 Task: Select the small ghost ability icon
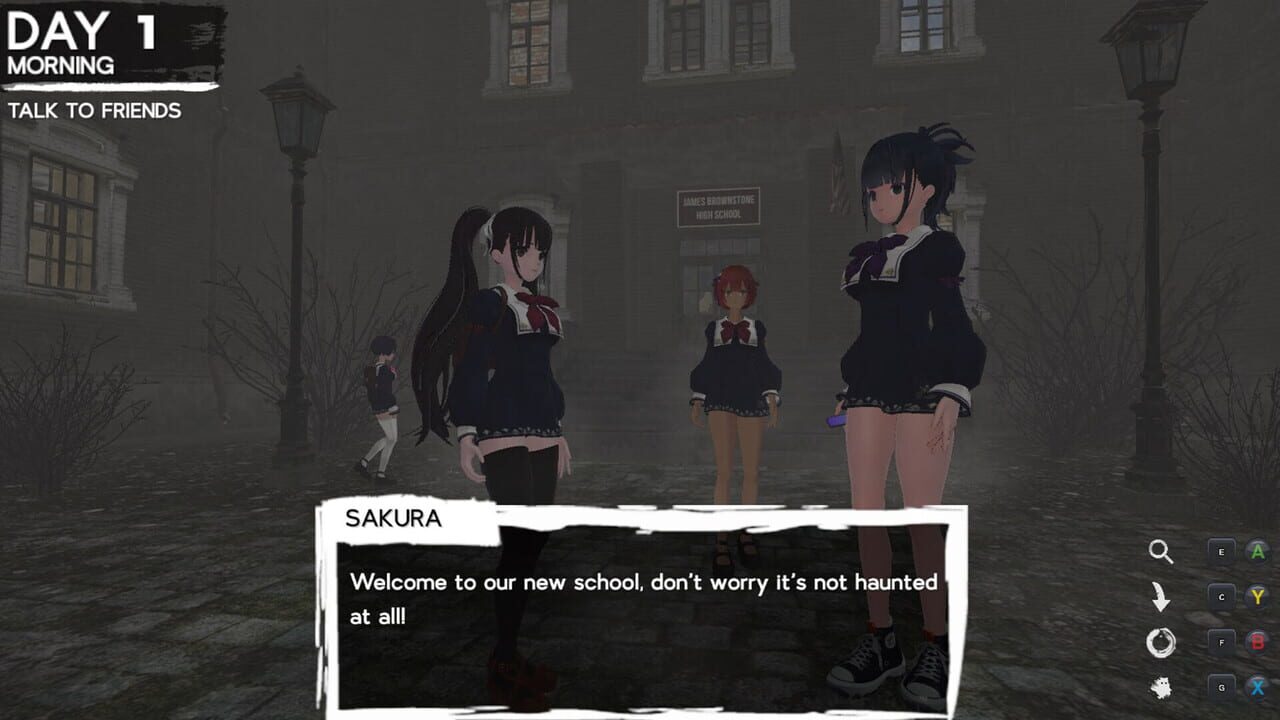coord(1162,688)
